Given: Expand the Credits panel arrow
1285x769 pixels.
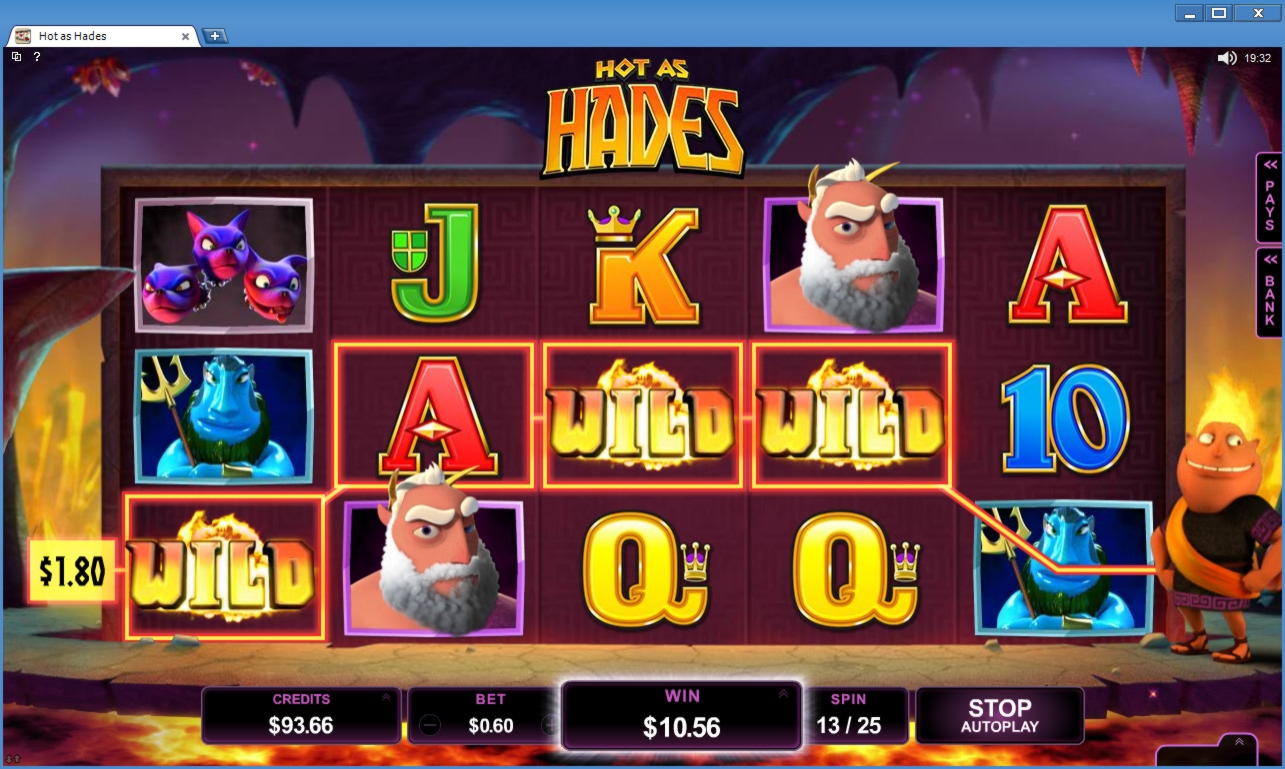Looking at the screenshot, I should click(x=385, y=697).
